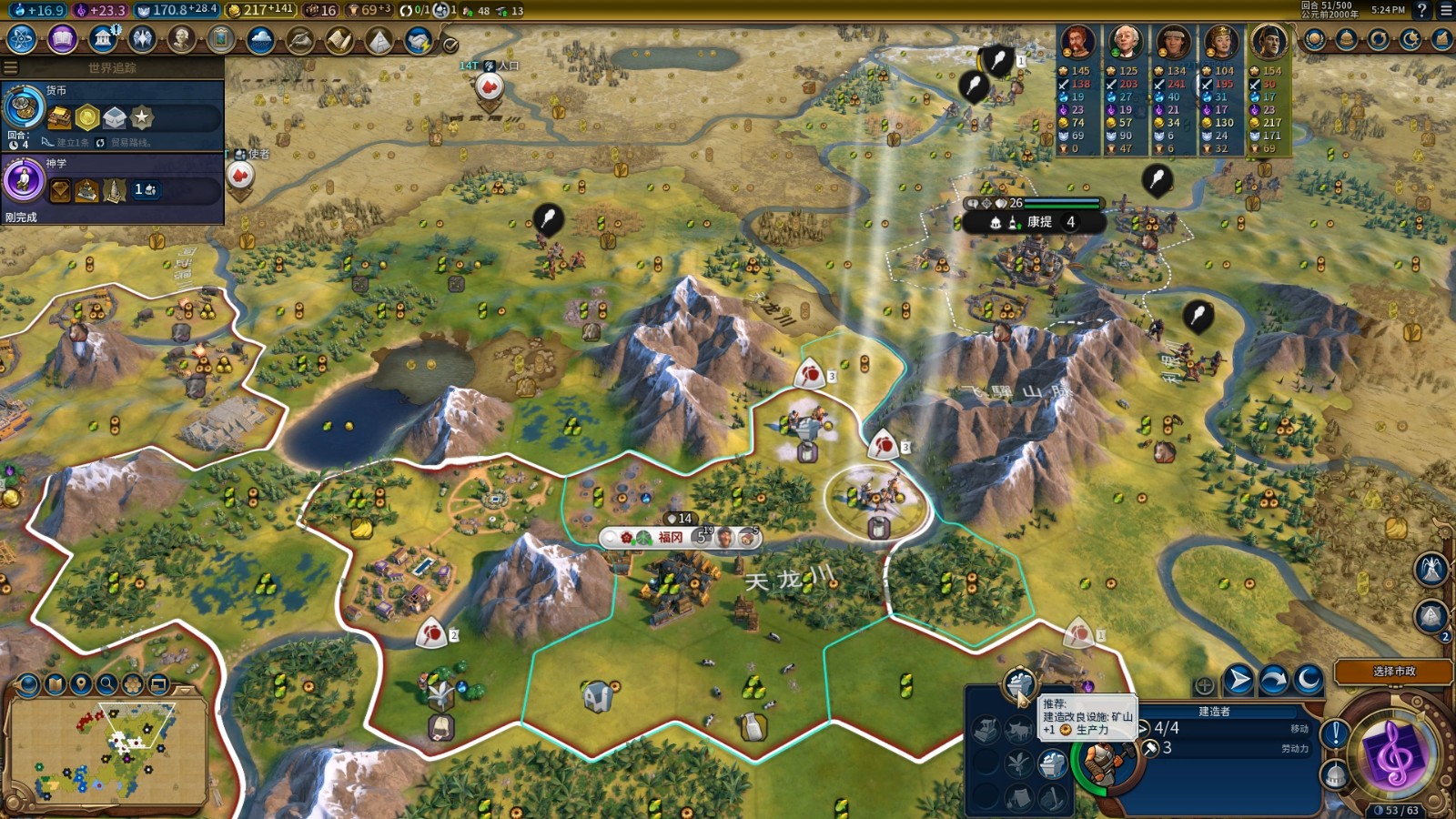Screen dimensions: 1456x819
Task: Open the climate cloud icon
Action: click(x=260, y=40)
